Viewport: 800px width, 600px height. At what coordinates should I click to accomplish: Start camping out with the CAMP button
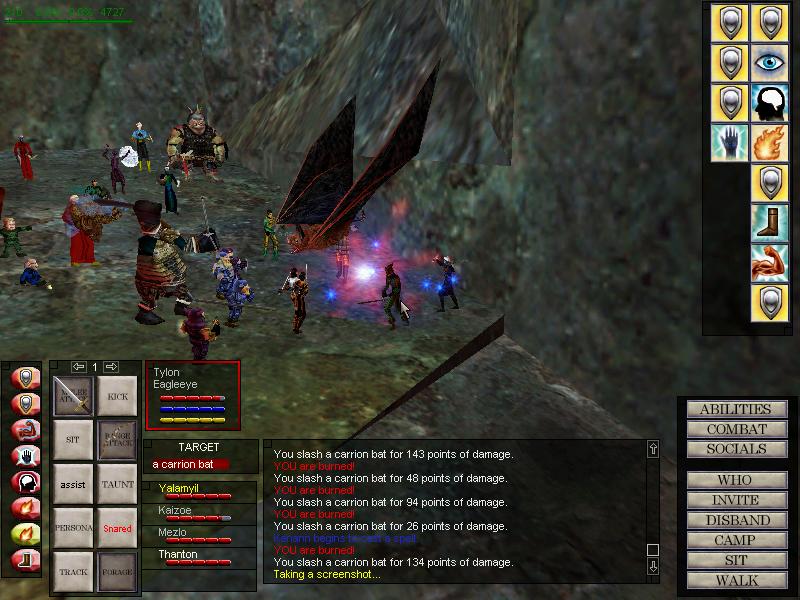click(x=735, y=540)
